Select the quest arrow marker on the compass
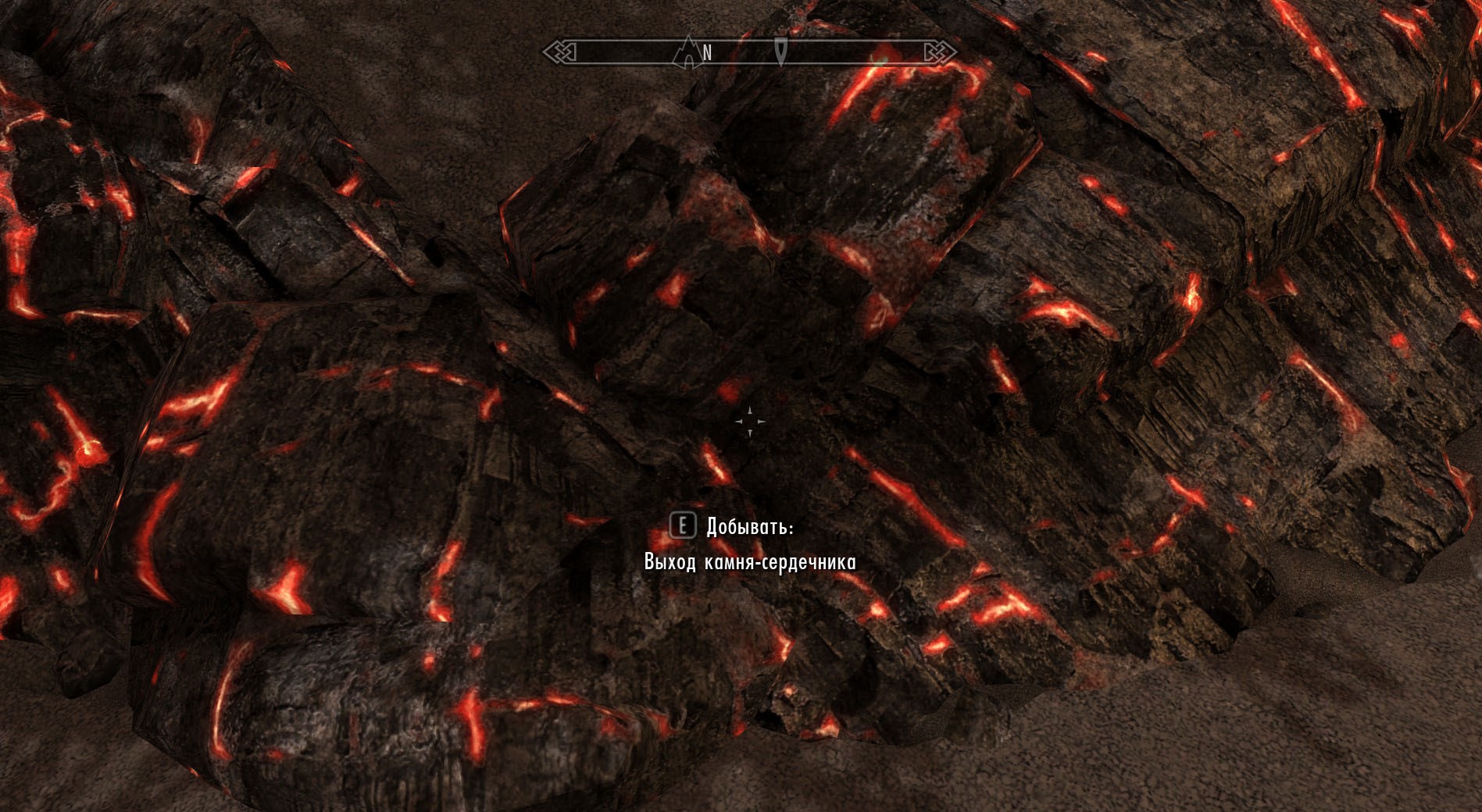The height and width of the screenshot is (812, 1482). tap(780, 52)
